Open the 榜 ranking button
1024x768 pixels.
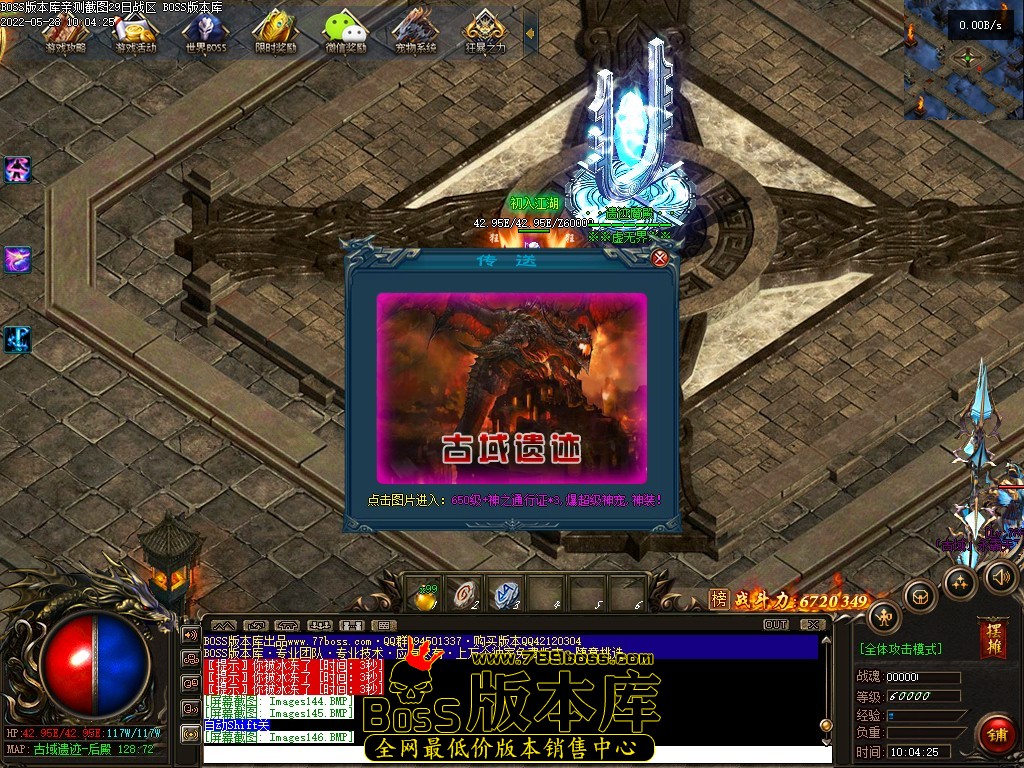coord(718,599)
